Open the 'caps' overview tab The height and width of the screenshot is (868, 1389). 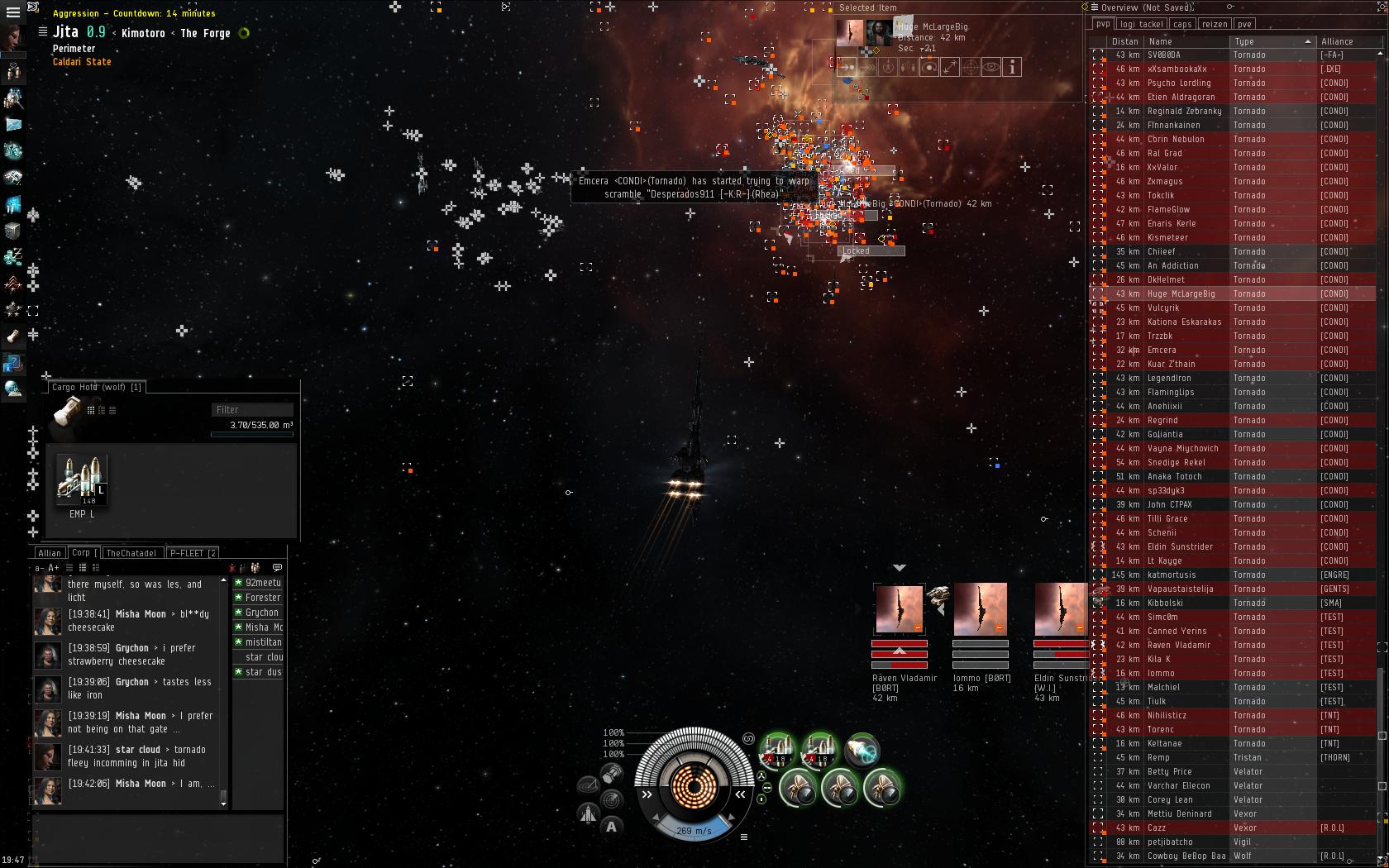[1182, 24]
